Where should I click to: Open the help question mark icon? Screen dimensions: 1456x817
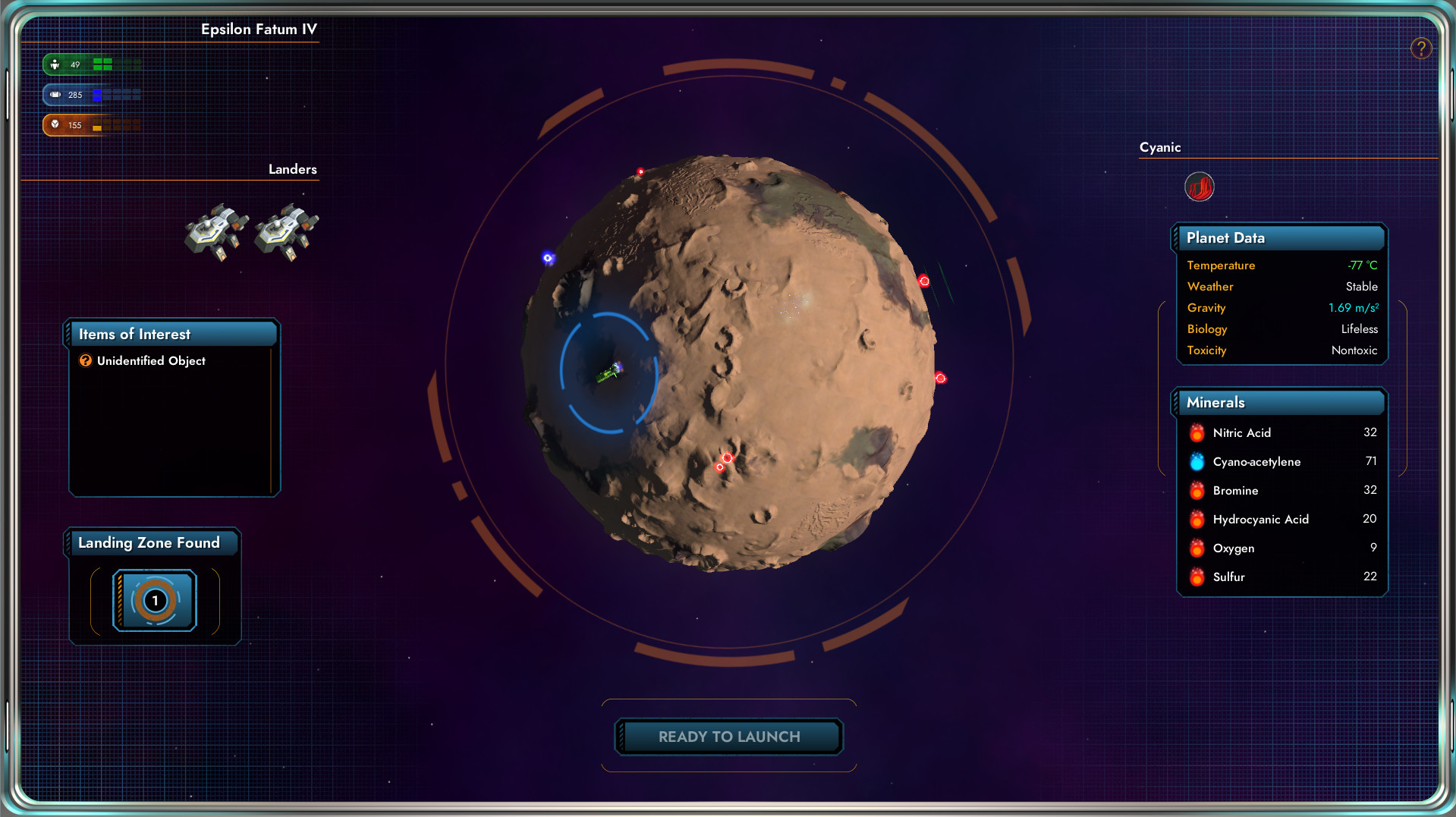tap(1420, 48)
